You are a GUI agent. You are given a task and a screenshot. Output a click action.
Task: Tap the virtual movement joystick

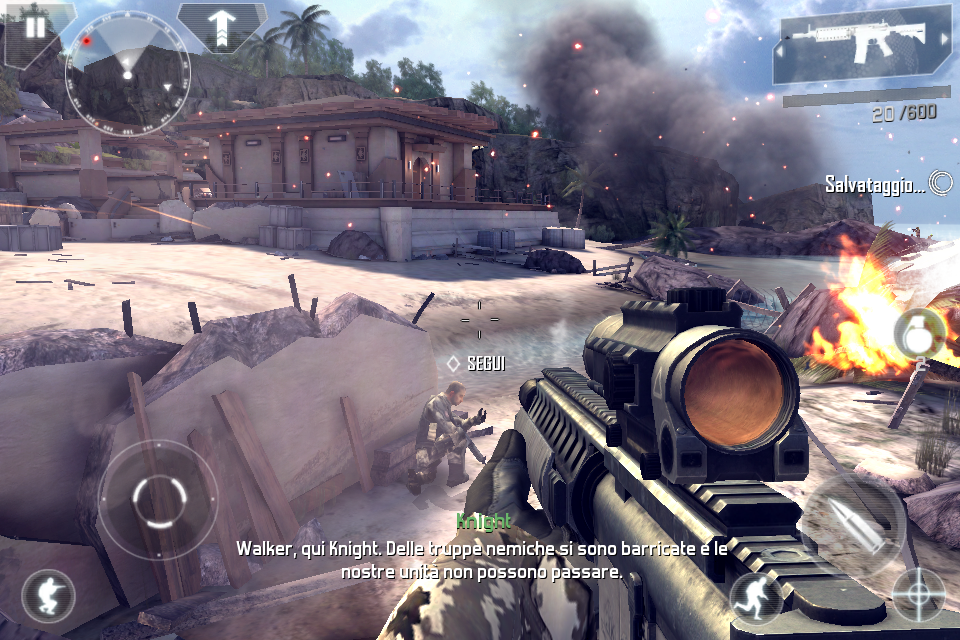pos(157,498)
